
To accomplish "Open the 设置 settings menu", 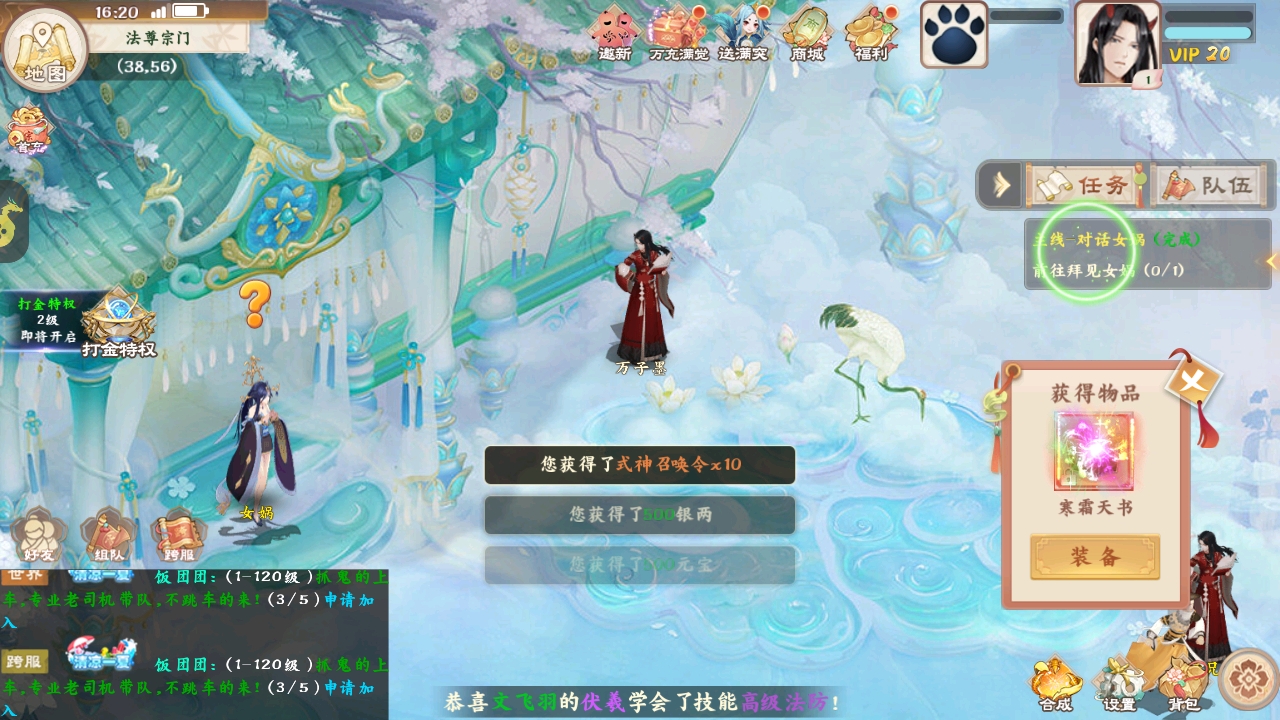I will pyautogui.click(x=1119, y=685).
